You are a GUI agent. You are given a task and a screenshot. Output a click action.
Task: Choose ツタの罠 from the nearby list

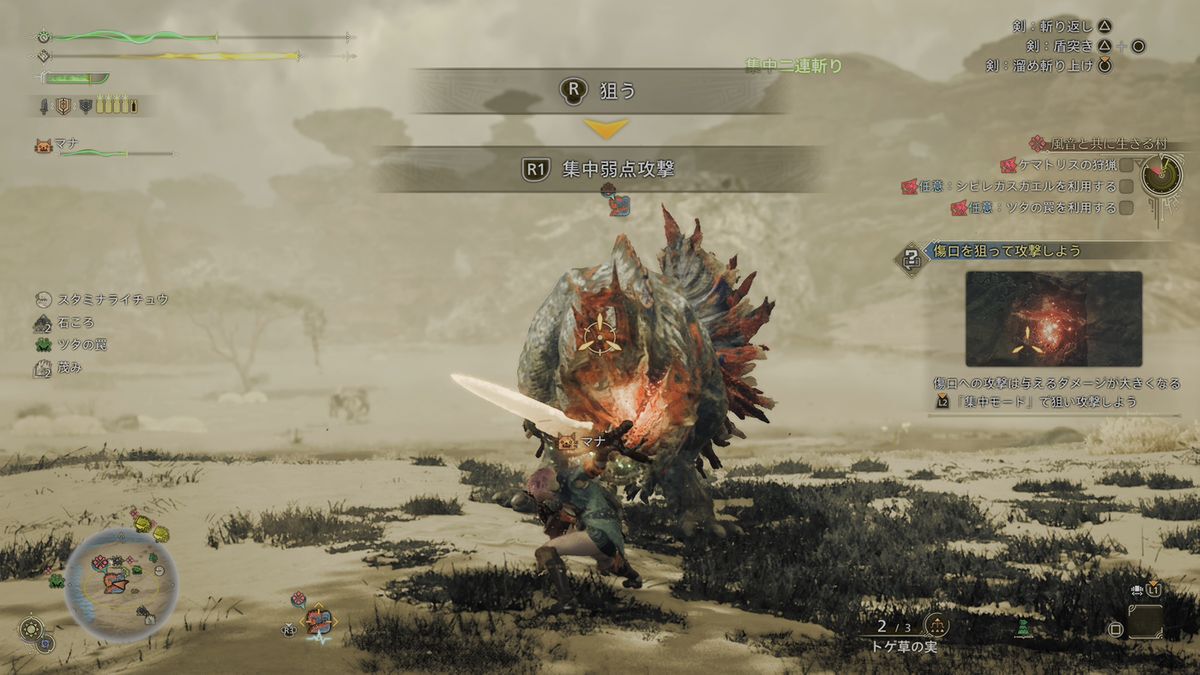(82, 345)
